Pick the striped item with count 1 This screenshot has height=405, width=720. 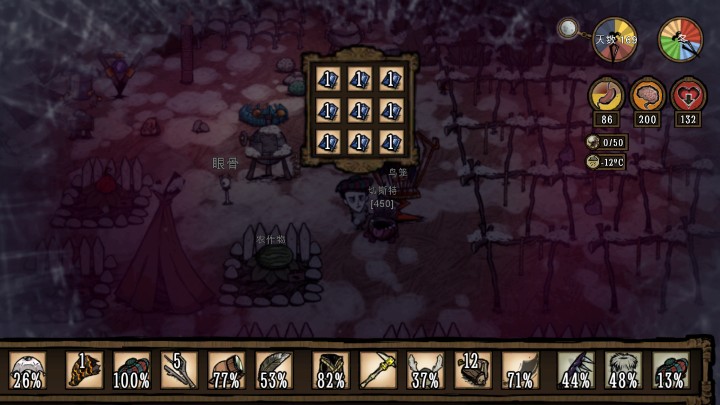(84, 370)
